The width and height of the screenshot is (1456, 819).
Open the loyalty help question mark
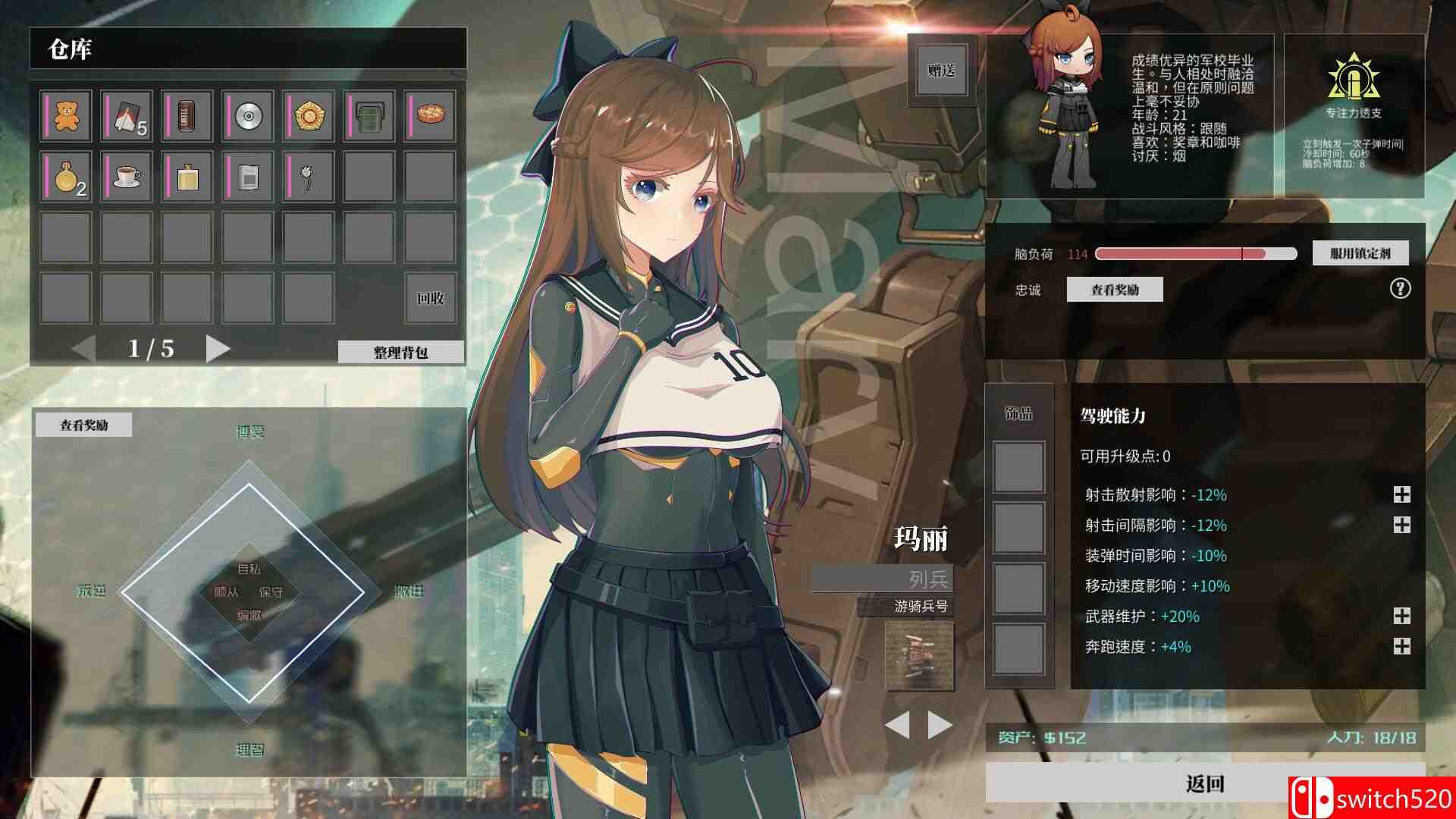(x=1400, y=290)
